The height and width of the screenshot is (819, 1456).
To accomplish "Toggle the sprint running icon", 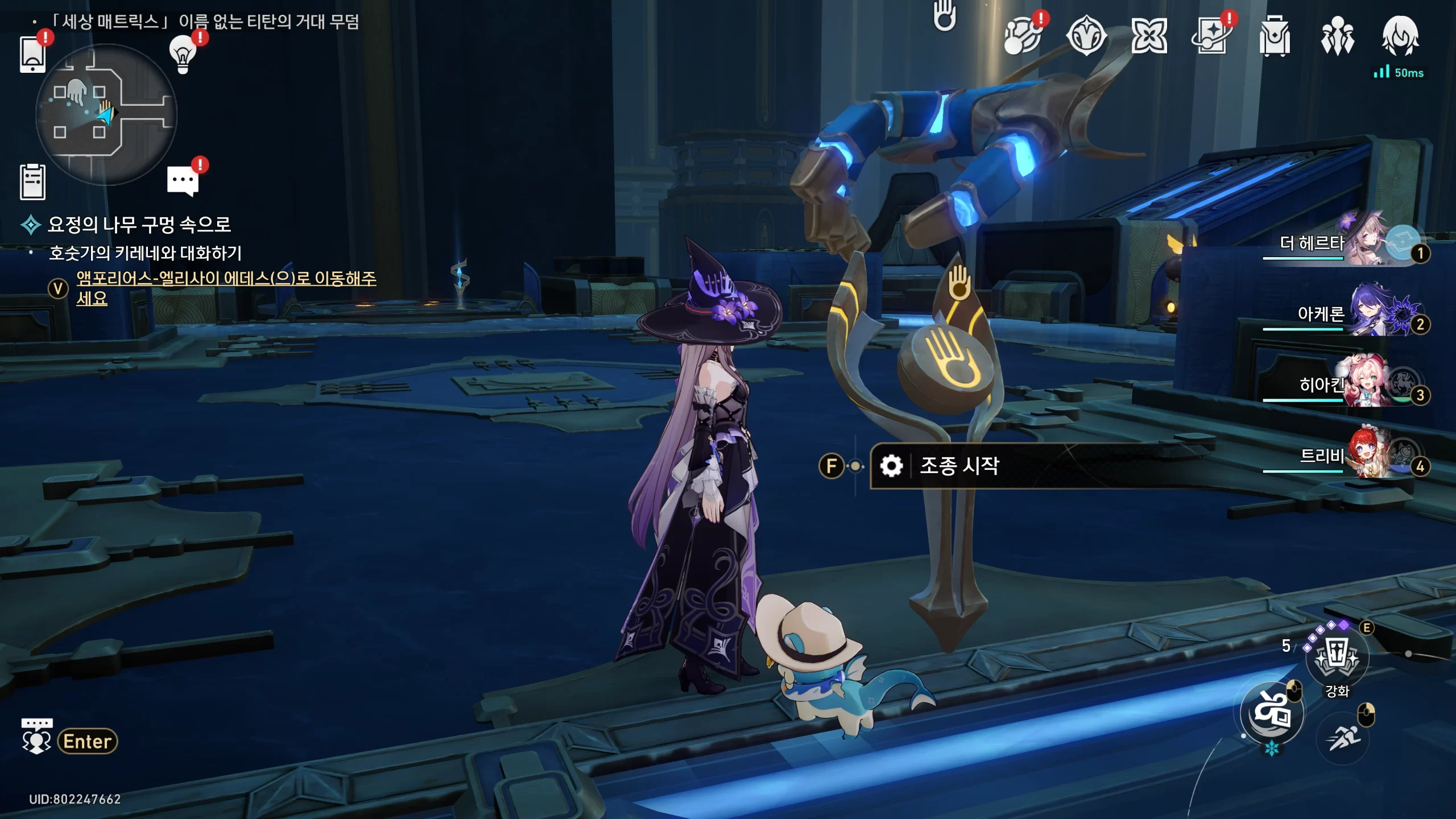I will [1343, 738].
